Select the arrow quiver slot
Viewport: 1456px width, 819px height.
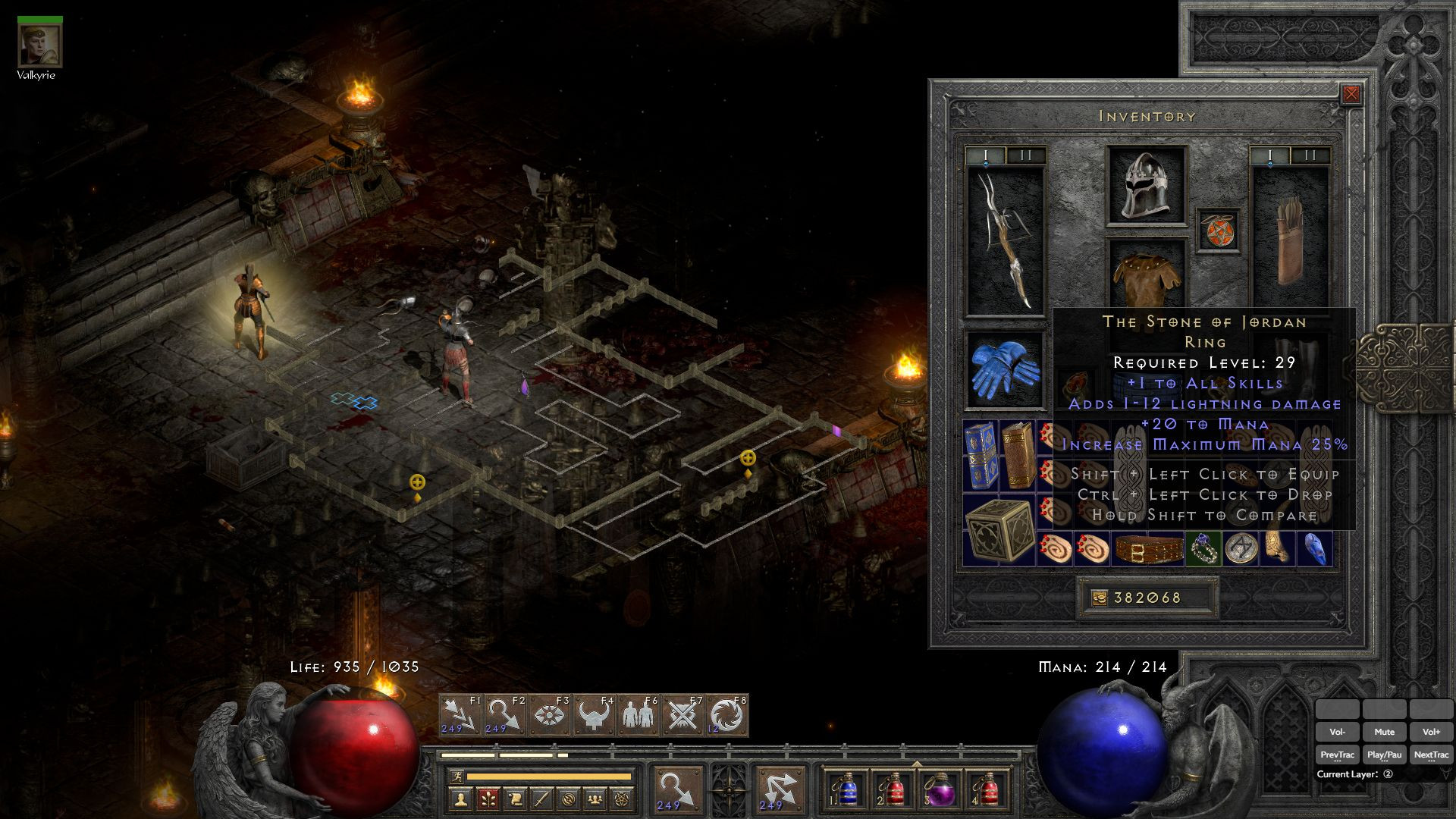1290,241
